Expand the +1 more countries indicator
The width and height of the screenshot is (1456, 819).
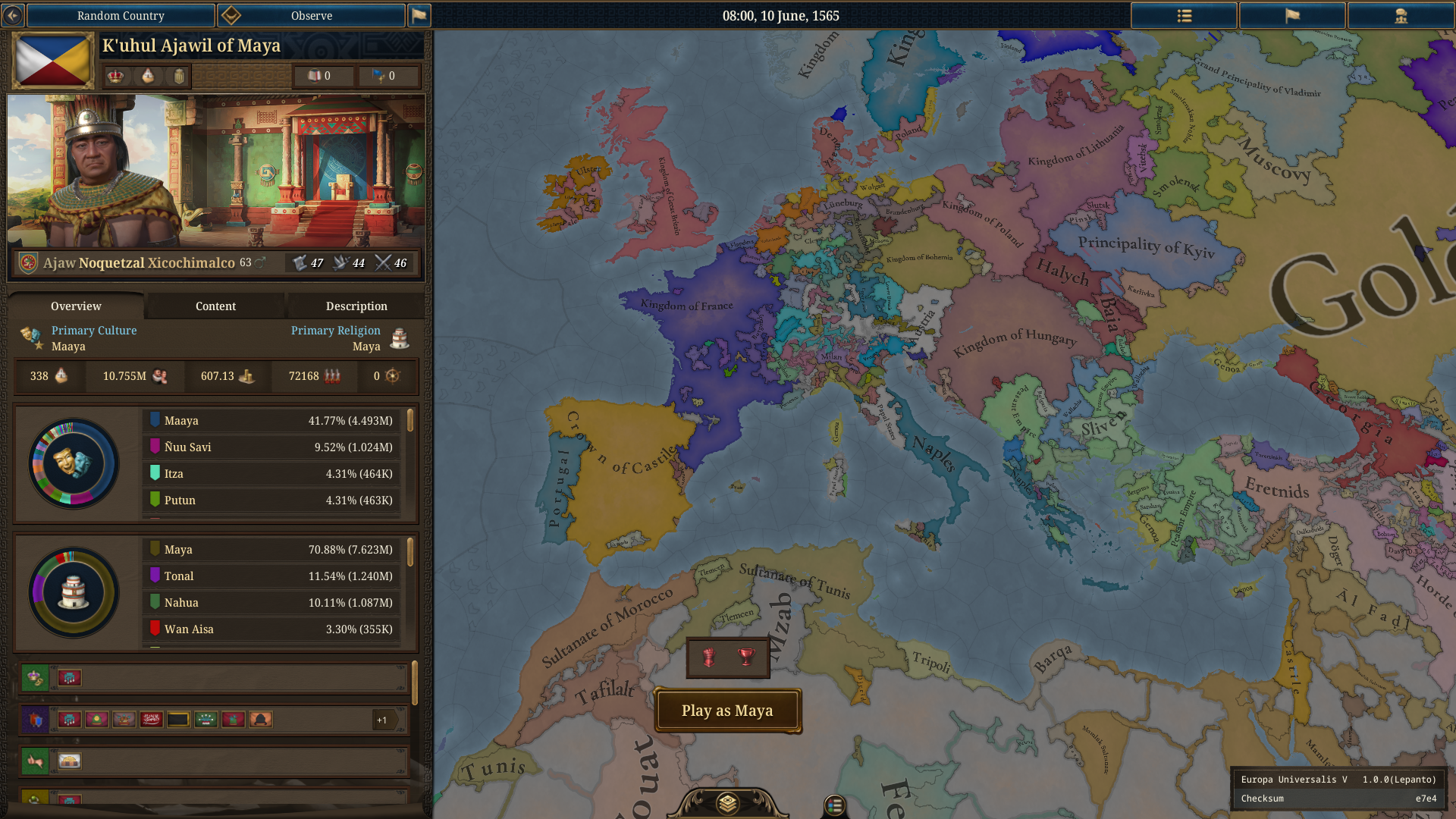point(383,720)
